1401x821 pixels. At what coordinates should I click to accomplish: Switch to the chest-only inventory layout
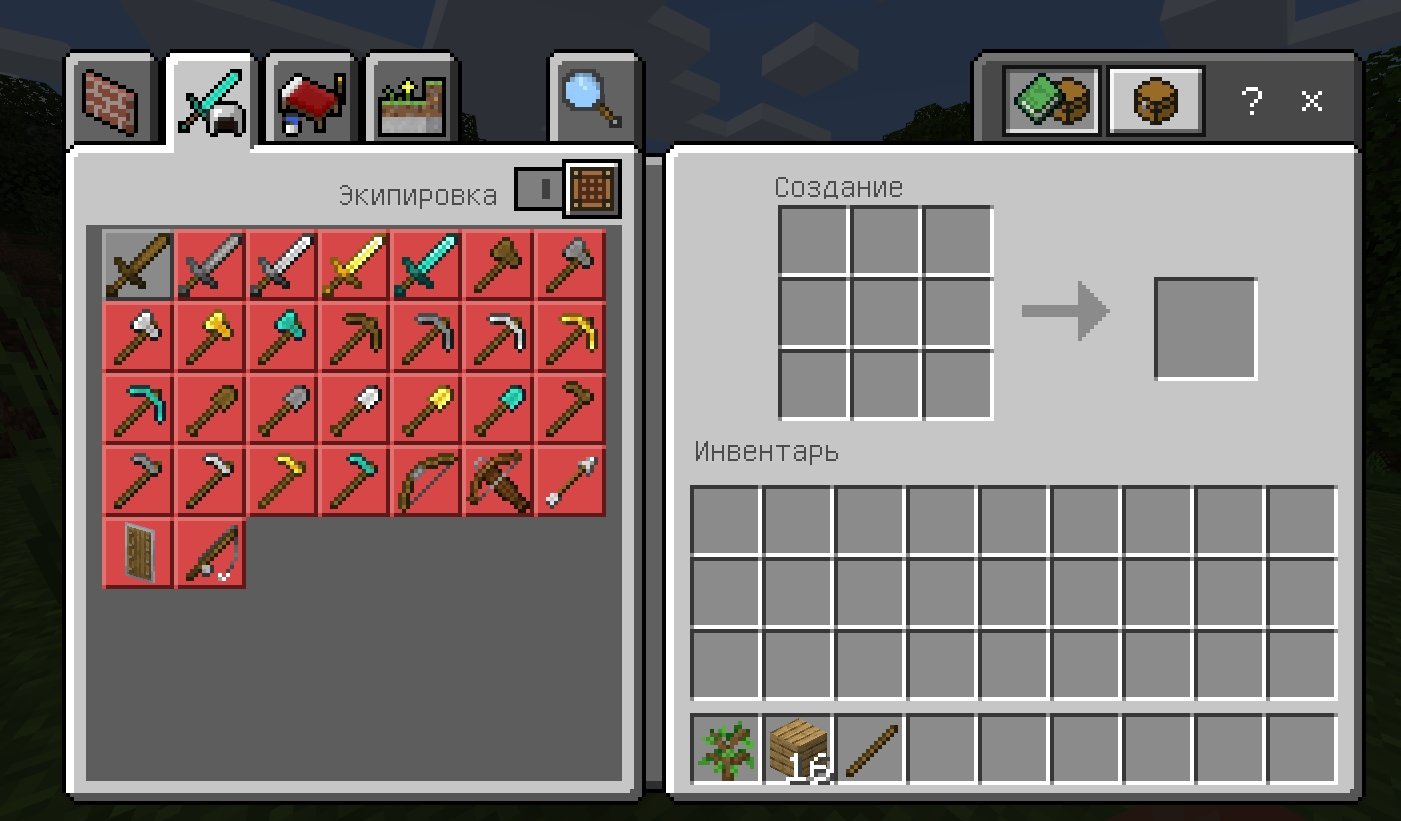point(1157,101)
